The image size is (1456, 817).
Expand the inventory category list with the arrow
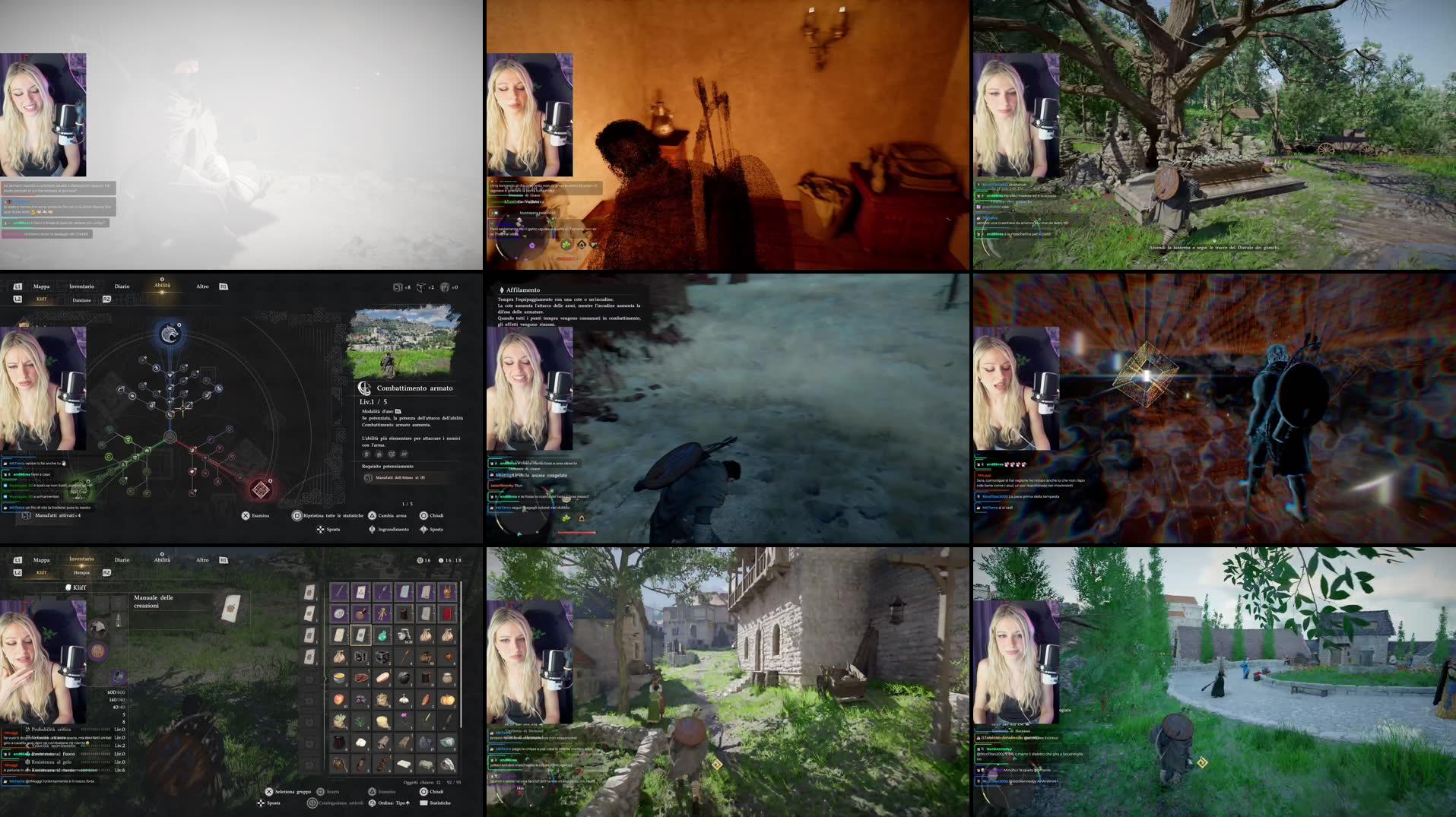click(325, 677)
